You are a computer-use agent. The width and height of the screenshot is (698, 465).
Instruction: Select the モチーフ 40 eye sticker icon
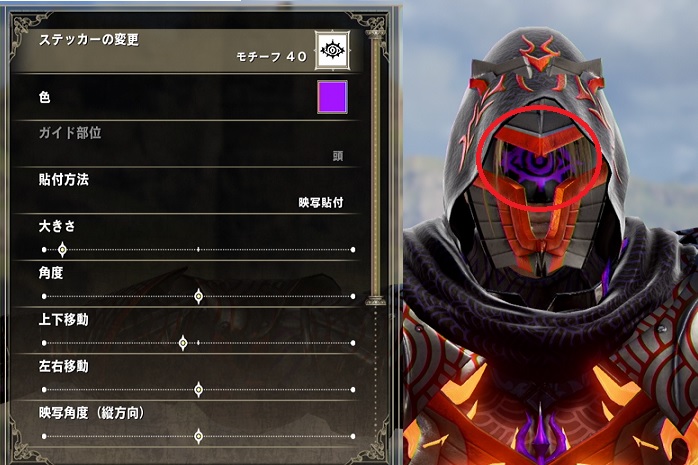coord(332,48)
